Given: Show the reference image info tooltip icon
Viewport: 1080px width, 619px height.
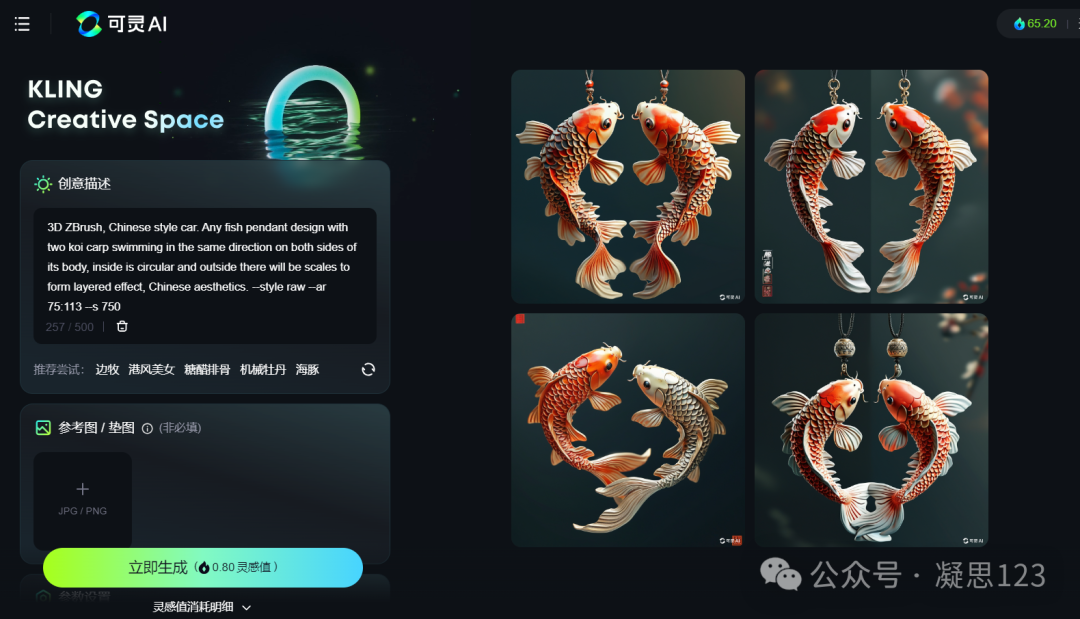Looking at the screenshot, I should pyautogui.click(x=147, y=428).
